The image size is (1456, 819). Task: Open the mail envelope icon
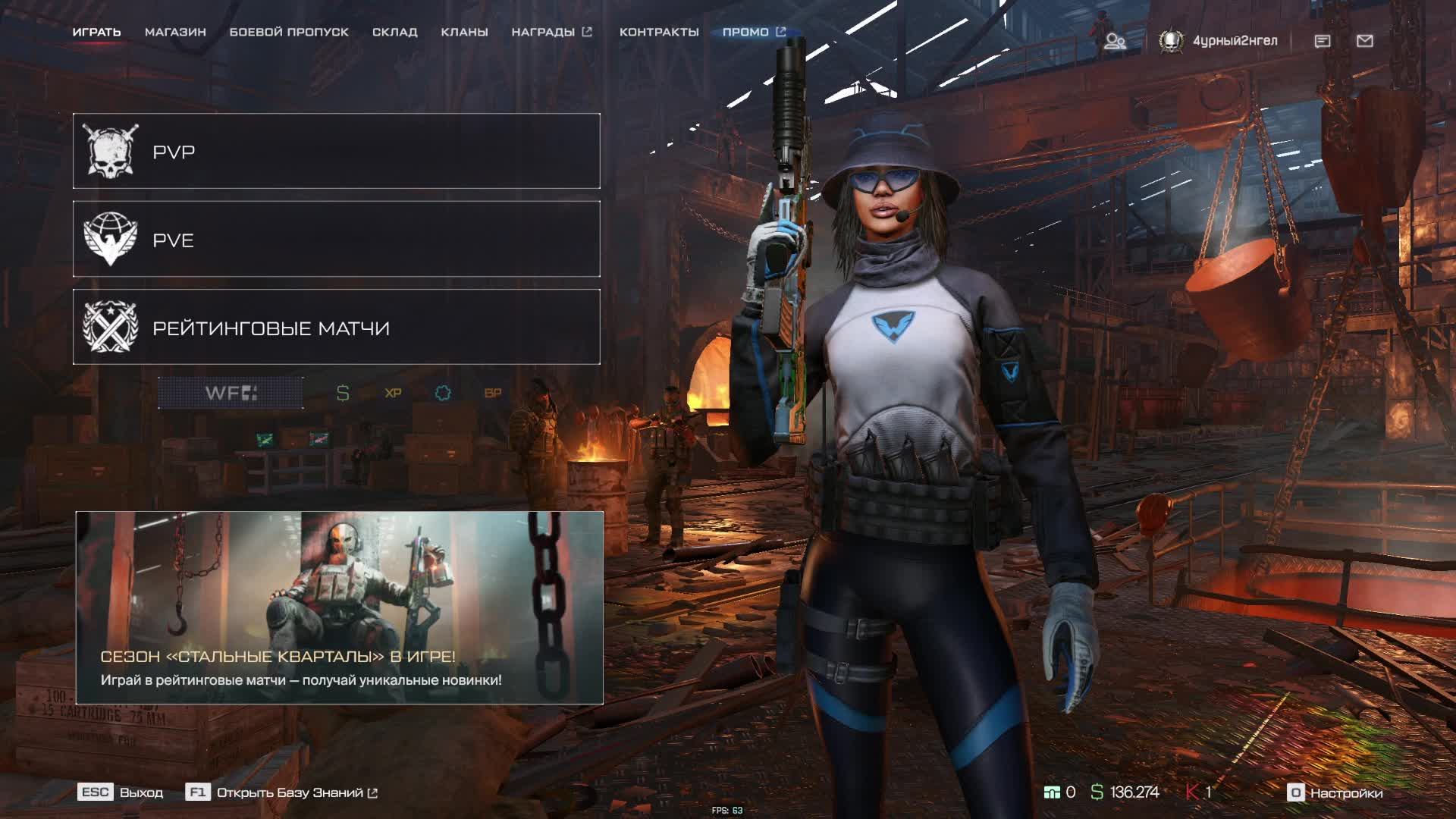[x=1365, y=41]
